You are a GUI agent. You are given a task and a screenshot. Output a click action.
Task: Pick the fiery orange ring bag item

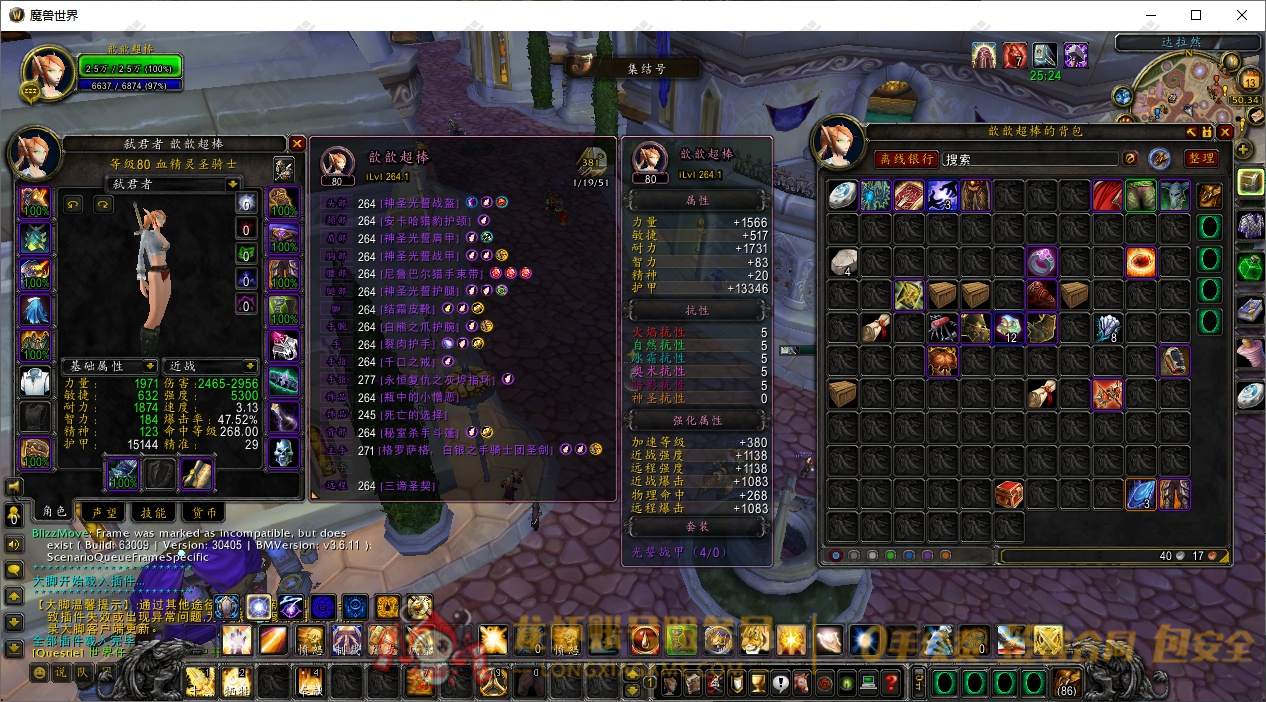coord(1140,262)
